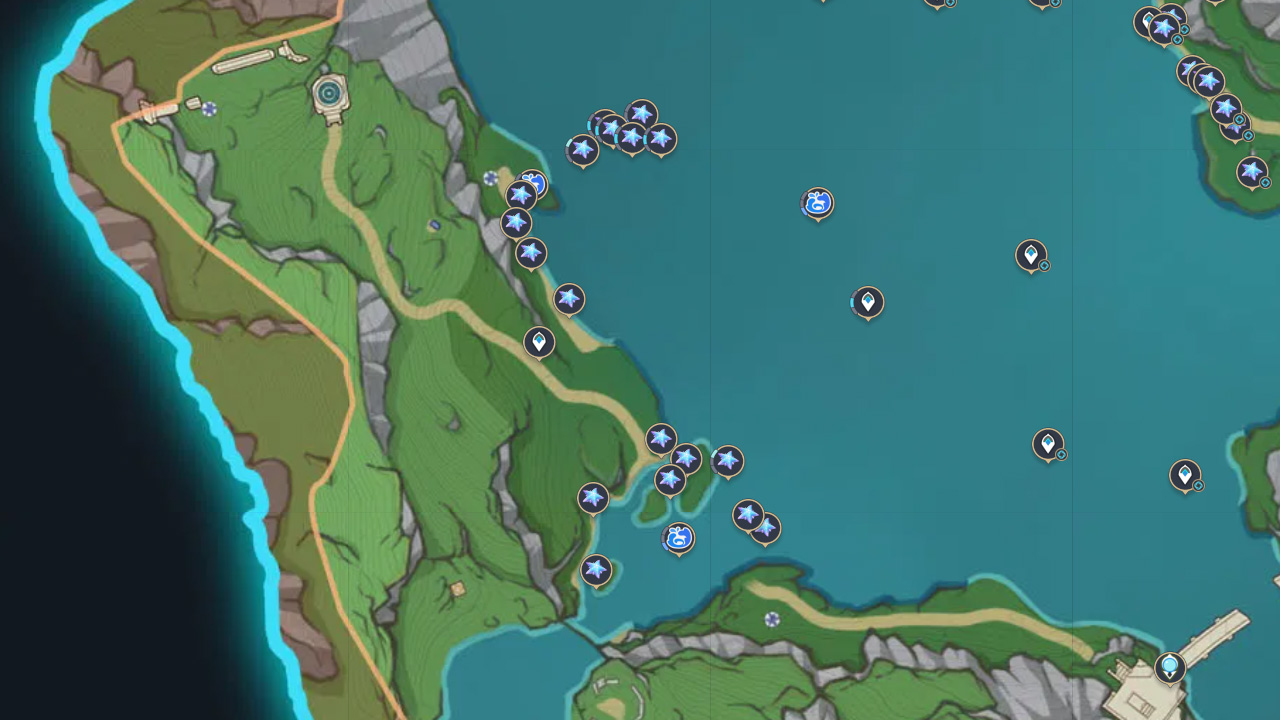Screen dimensions: 1280x720
Task: Select the Oceanid creature marker in open water
Action: [x=818, y=204]
